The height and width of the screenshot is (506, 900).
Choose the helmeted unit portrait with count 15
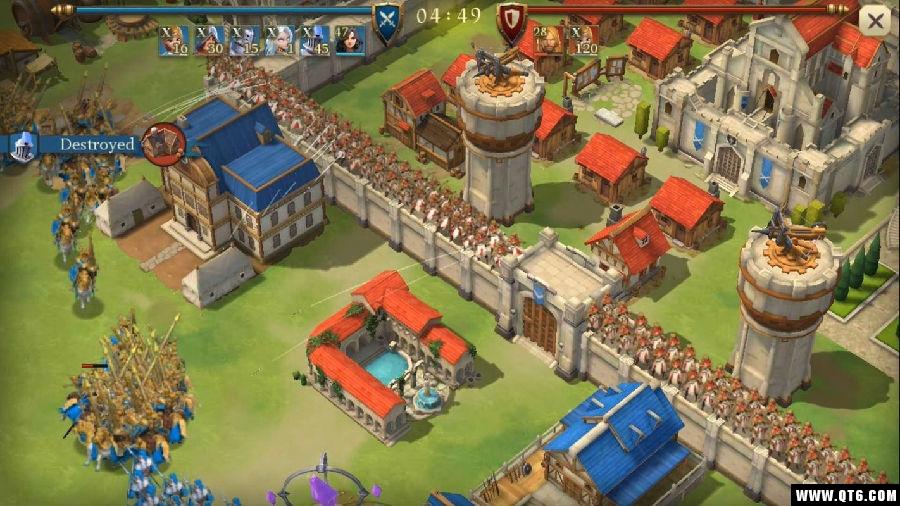click(244, 40)
